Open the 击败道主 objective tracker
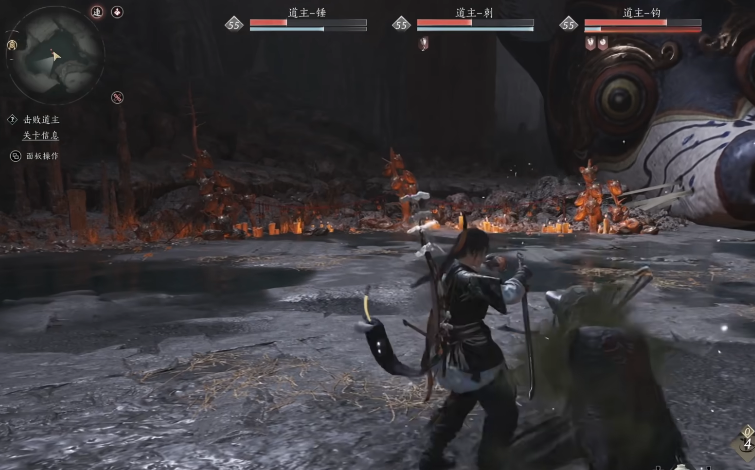 (41, 119)
